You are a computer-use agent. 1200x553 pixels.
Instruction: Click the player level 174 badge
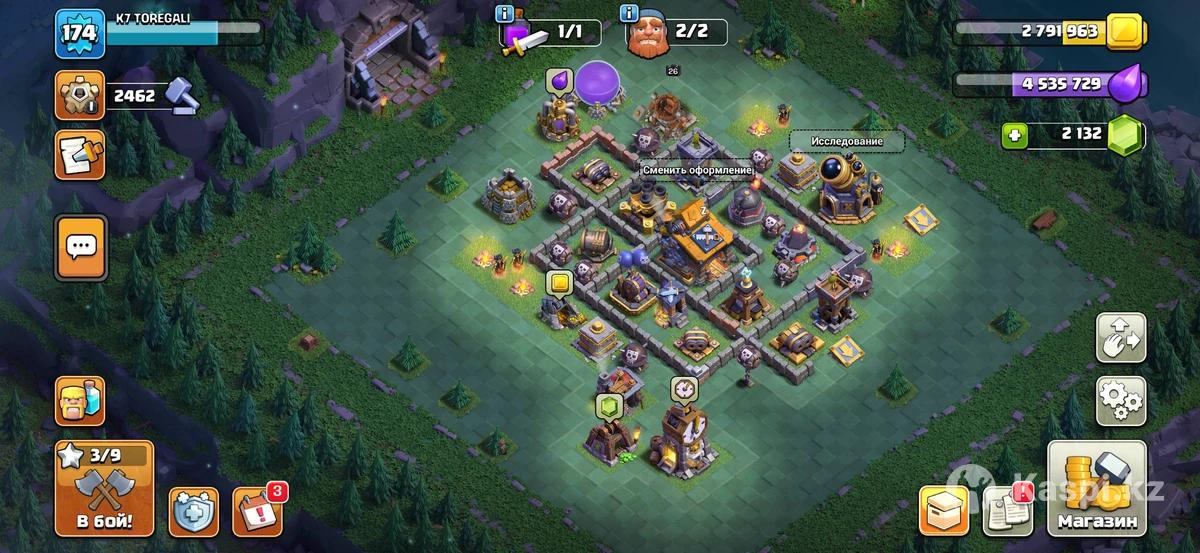(x=79, y=34)
